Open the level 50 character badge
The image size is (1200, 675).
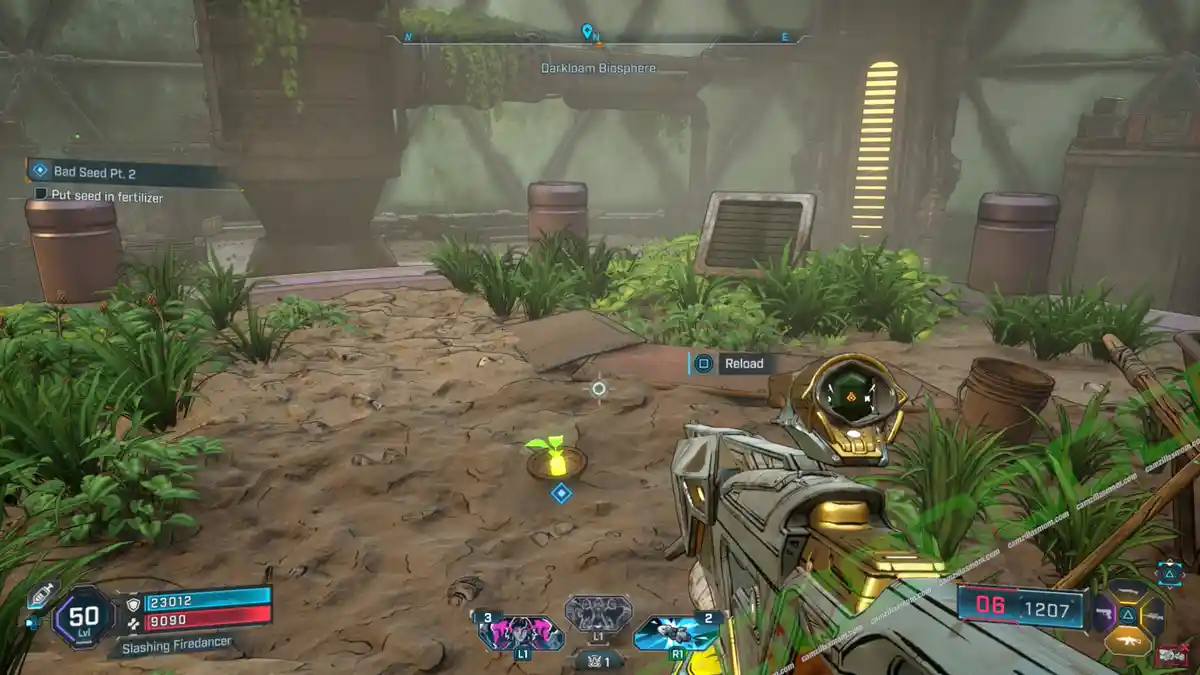[x=83, y=614]
